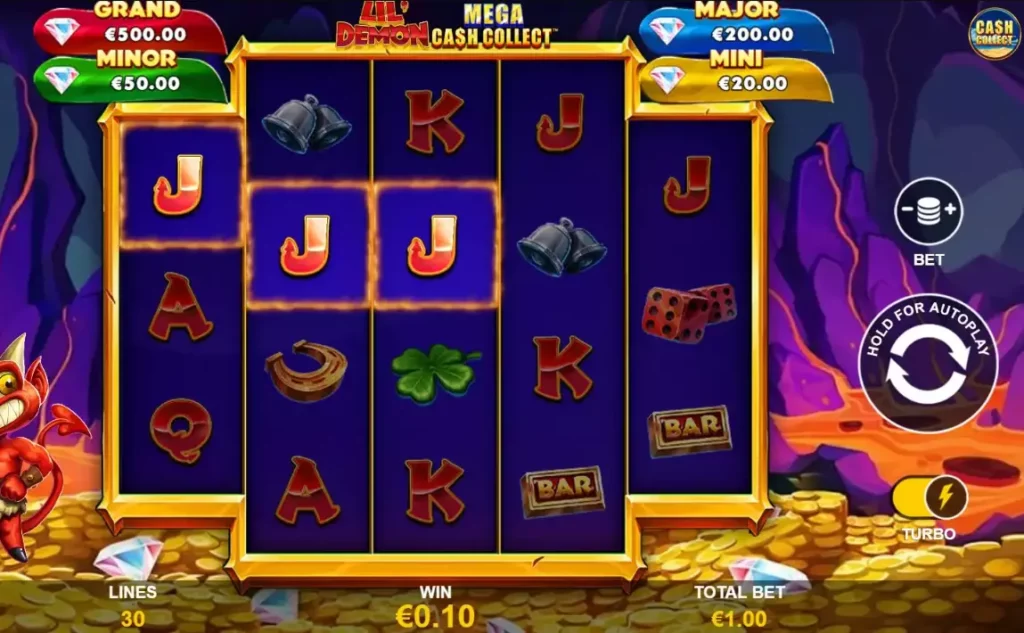Screen dimensions: 1024x633
Task: Open the Cash Collect info badge
Action: (992, 33)
